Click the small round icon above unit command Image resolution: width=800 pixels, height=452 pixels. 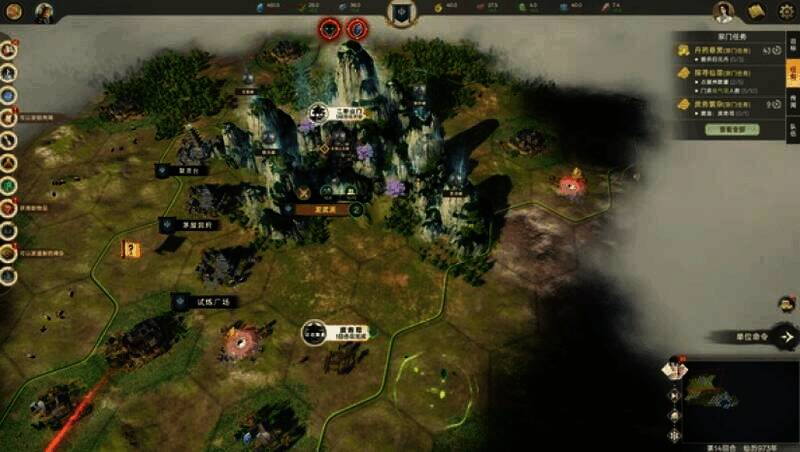[x=786, y=304]
